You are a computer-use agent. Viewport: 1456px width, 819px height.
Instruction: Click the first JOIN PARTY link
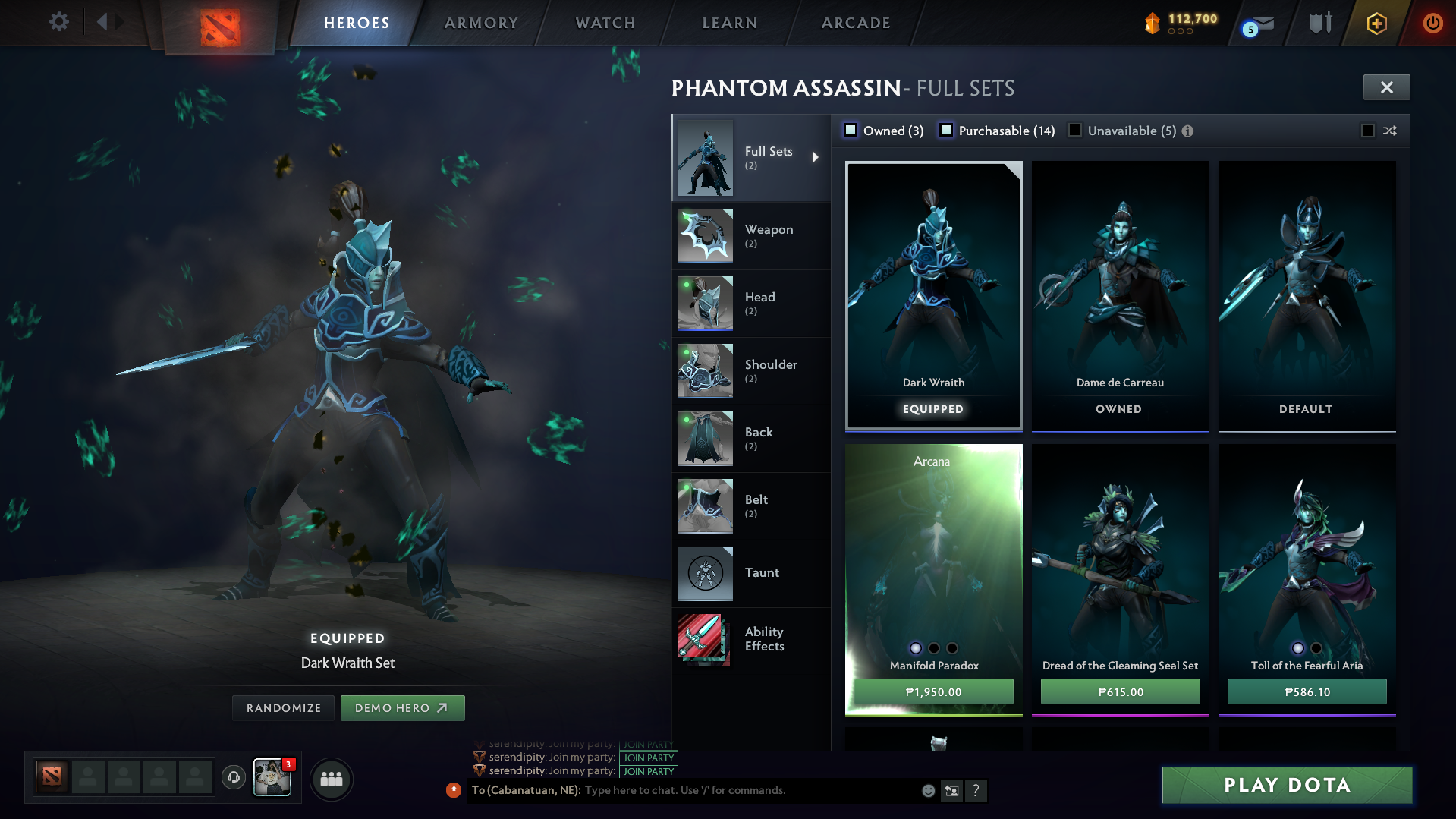(647, 745)
